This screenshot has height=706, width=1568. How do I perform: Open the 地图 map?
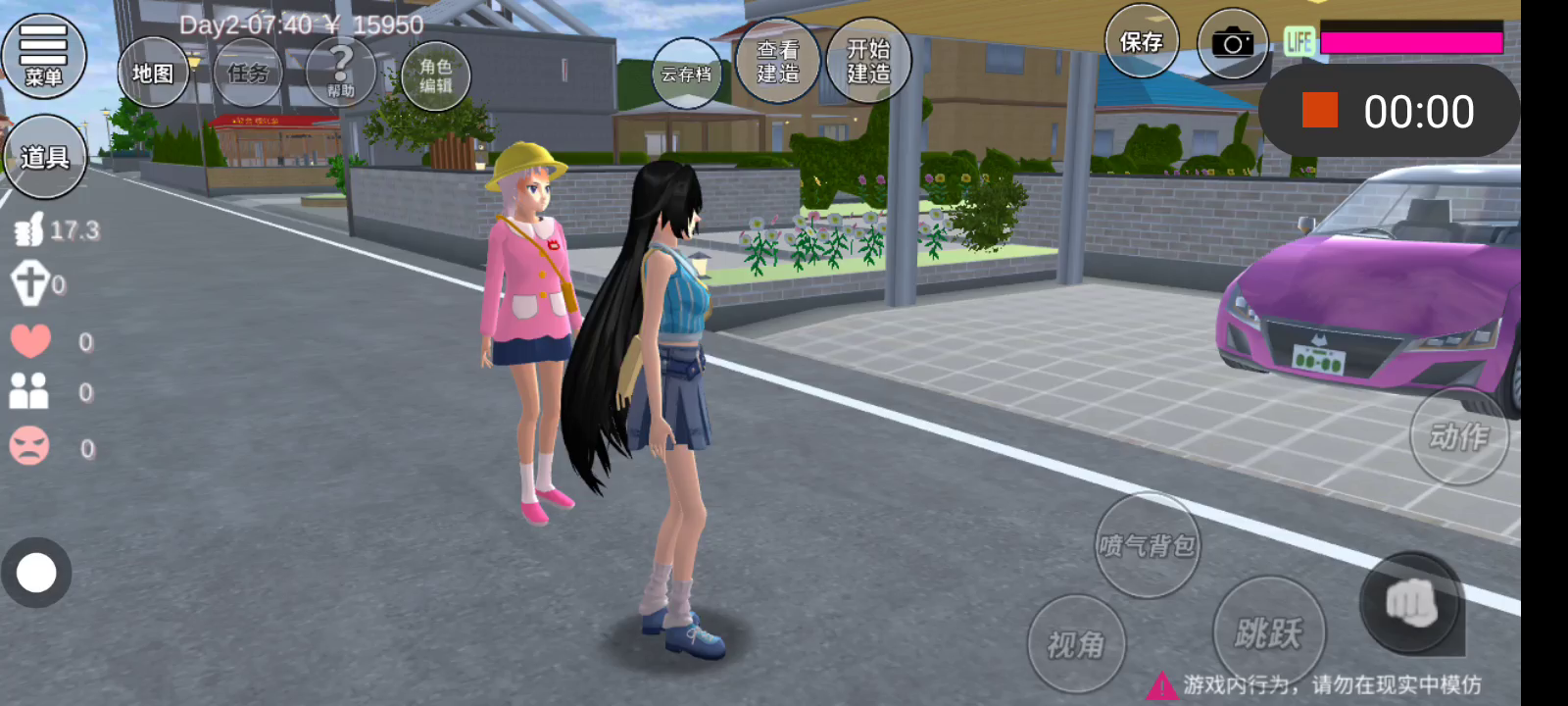(x=153, y=73)
